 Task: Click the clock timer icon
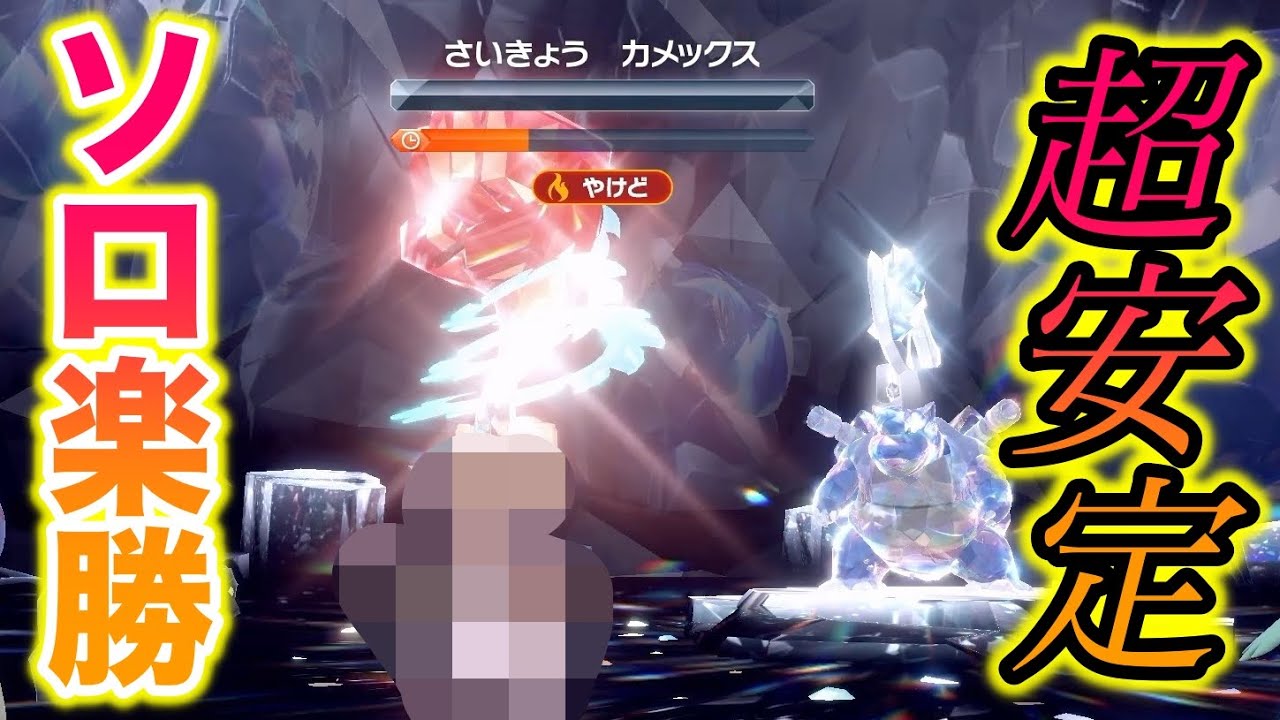click(411, 139)
